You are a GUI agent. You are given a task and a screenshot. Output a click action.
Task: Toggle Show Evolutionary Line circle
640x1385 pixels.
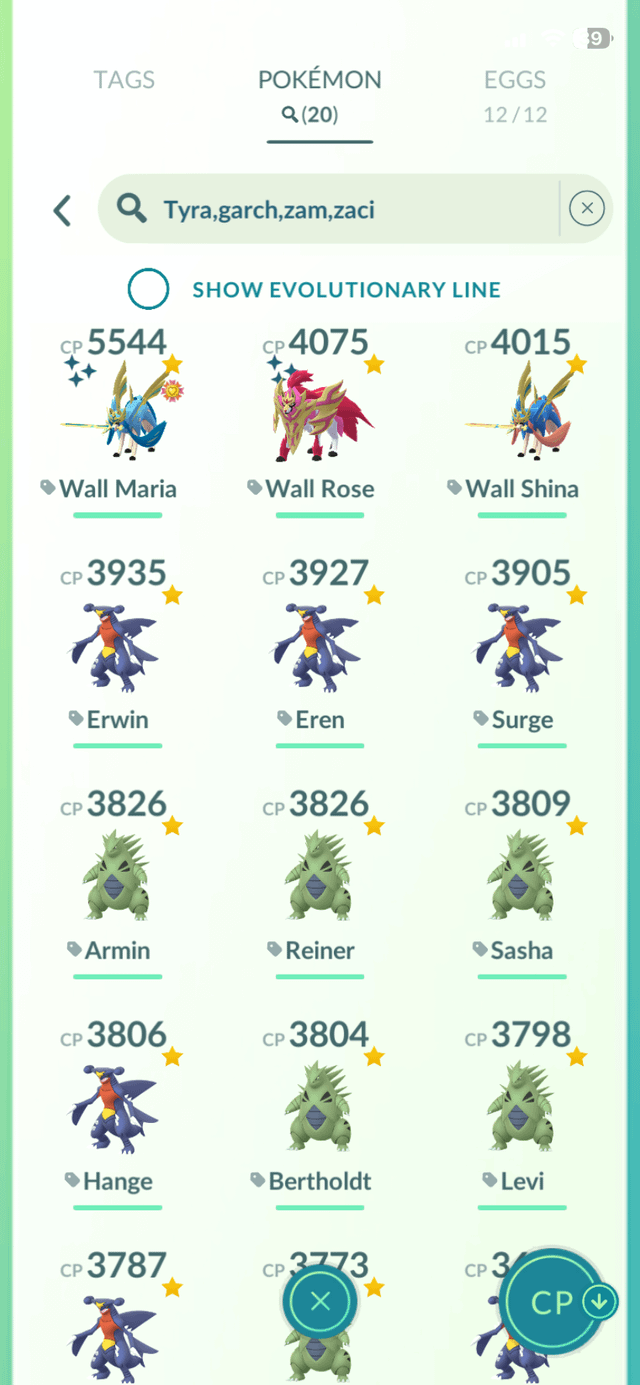pos(148,290)
